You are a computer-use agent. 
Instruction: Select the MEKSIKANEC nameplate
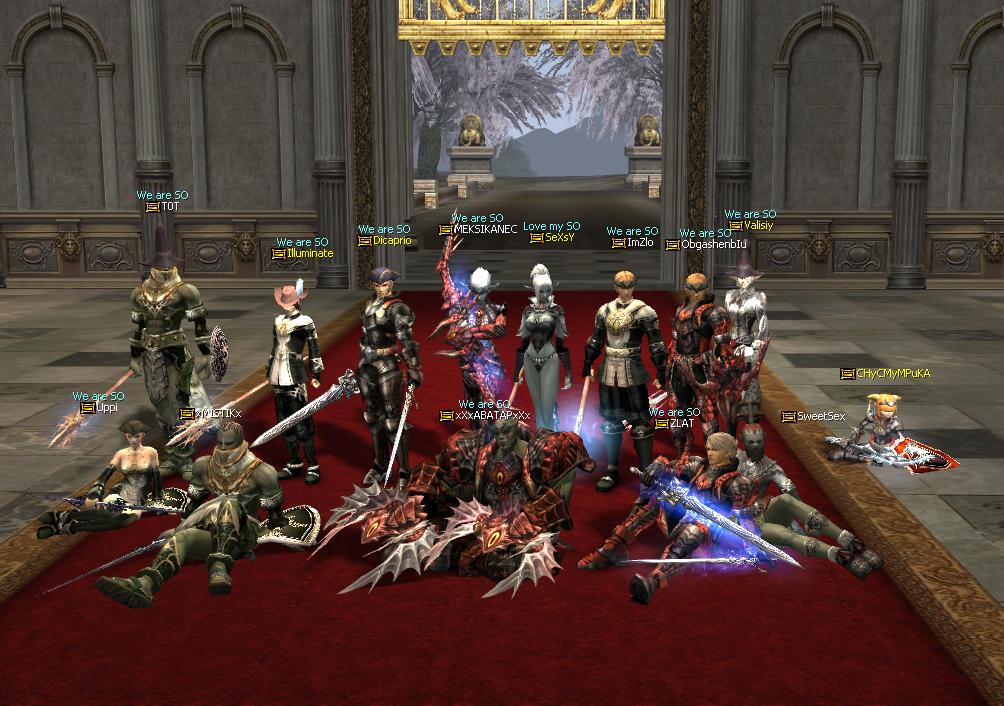click(x=485, y=230)
